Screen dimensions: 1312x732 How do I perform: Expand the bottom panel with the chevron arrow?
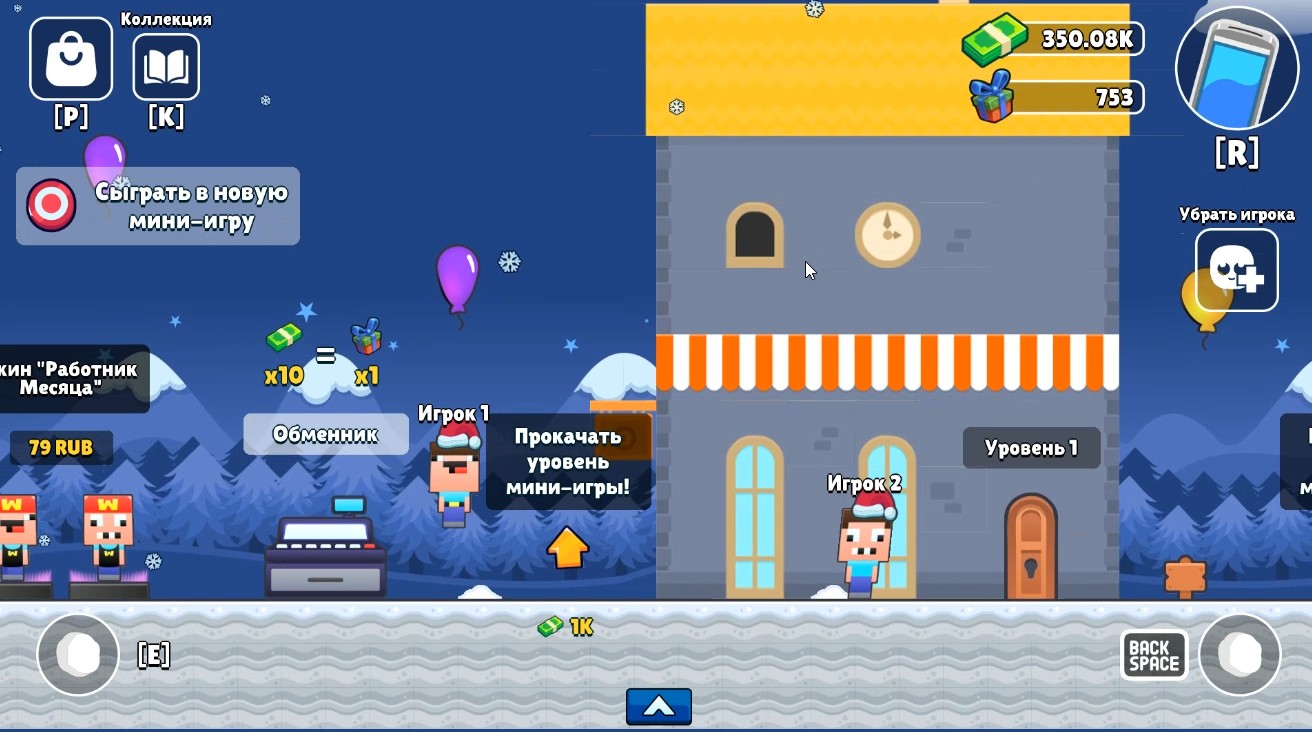[x=658, y=706]
